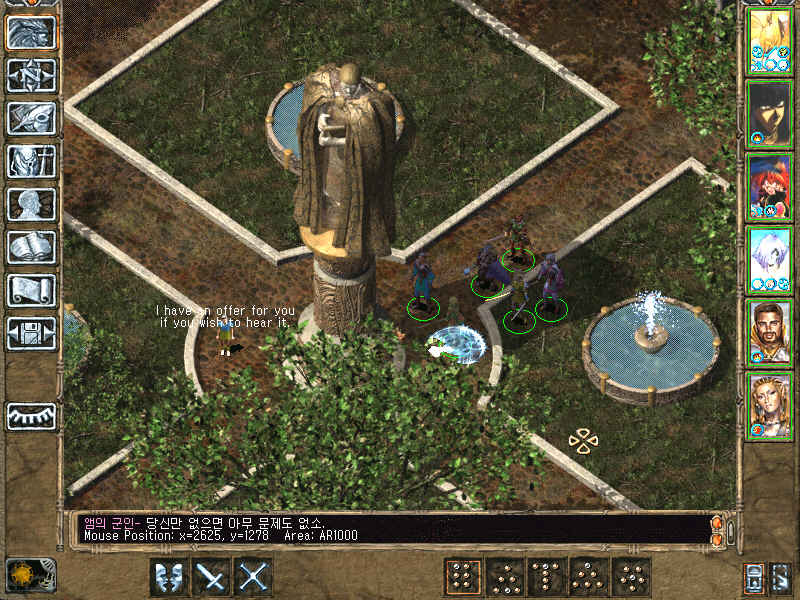Select the dark hooded figure portrait

770,114
